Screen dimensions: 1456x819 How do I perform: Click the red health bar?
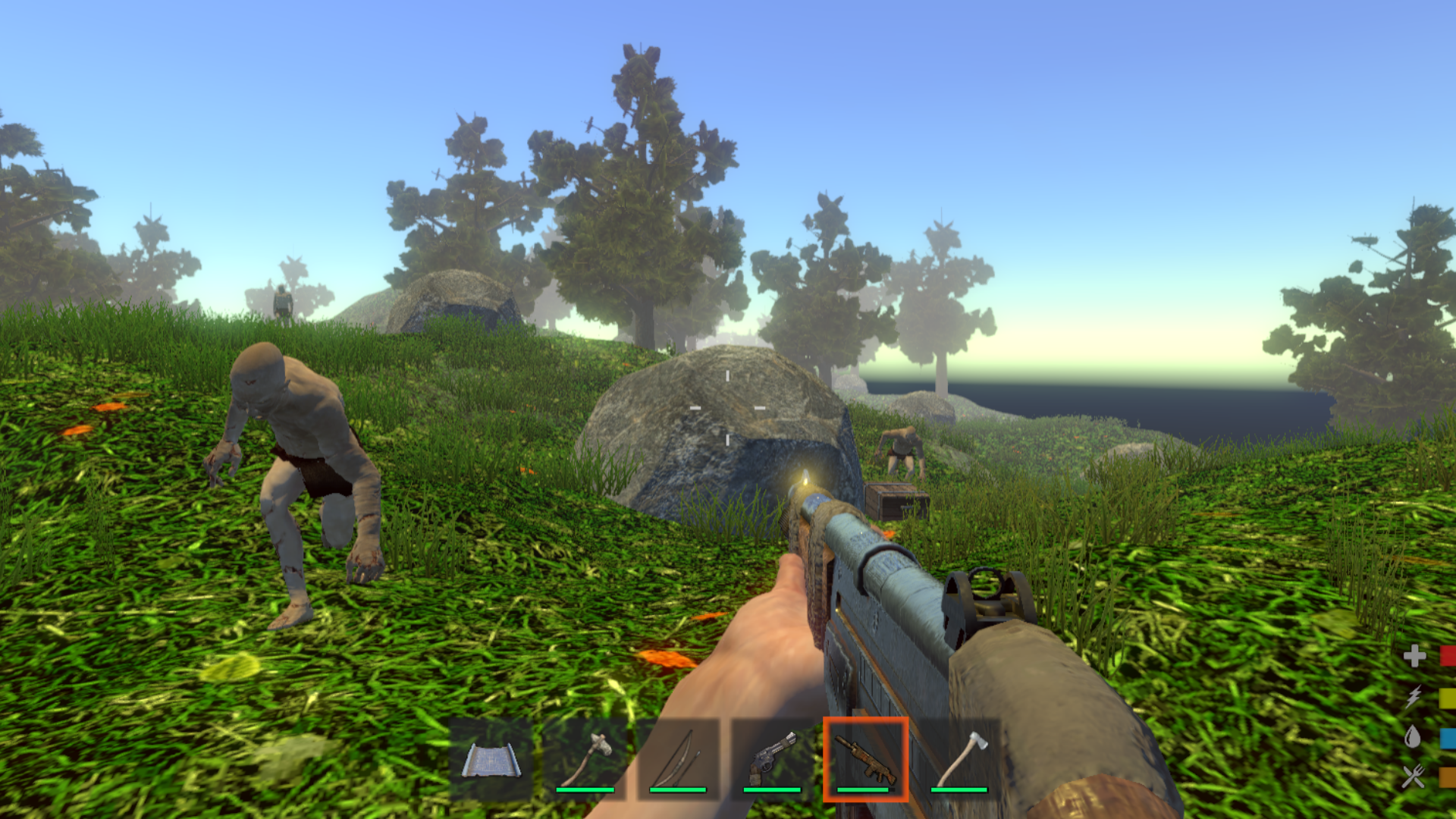(x=1447, y=655)
